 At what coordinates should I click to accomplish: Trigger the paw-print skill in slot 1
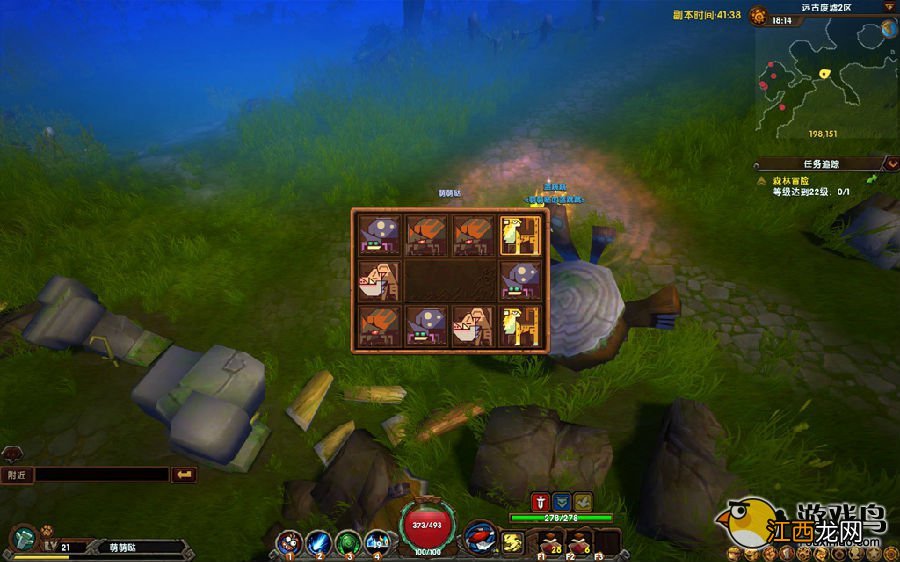click(290, 542)
